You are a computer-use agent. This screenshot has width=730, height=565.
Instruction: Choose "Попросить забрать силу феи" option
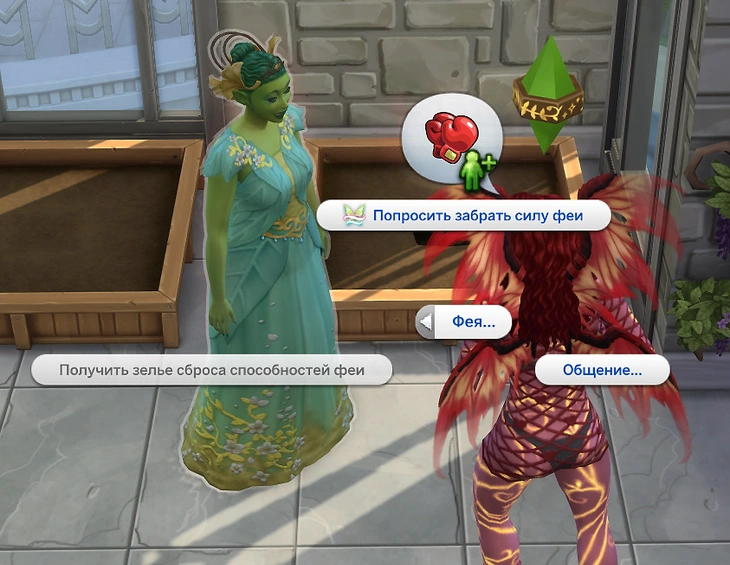point(465,215)
